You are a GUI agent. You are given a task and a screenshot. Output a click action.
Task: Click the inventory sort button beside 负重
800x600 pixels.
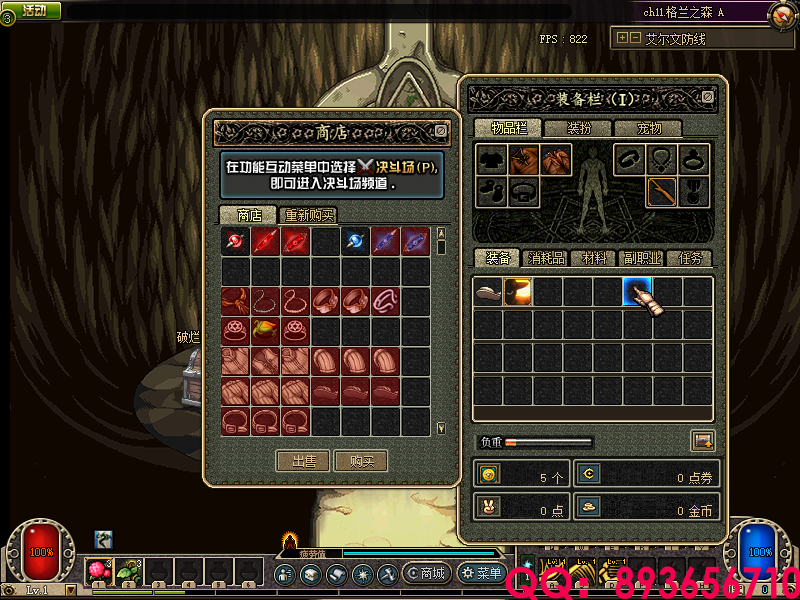702,441
